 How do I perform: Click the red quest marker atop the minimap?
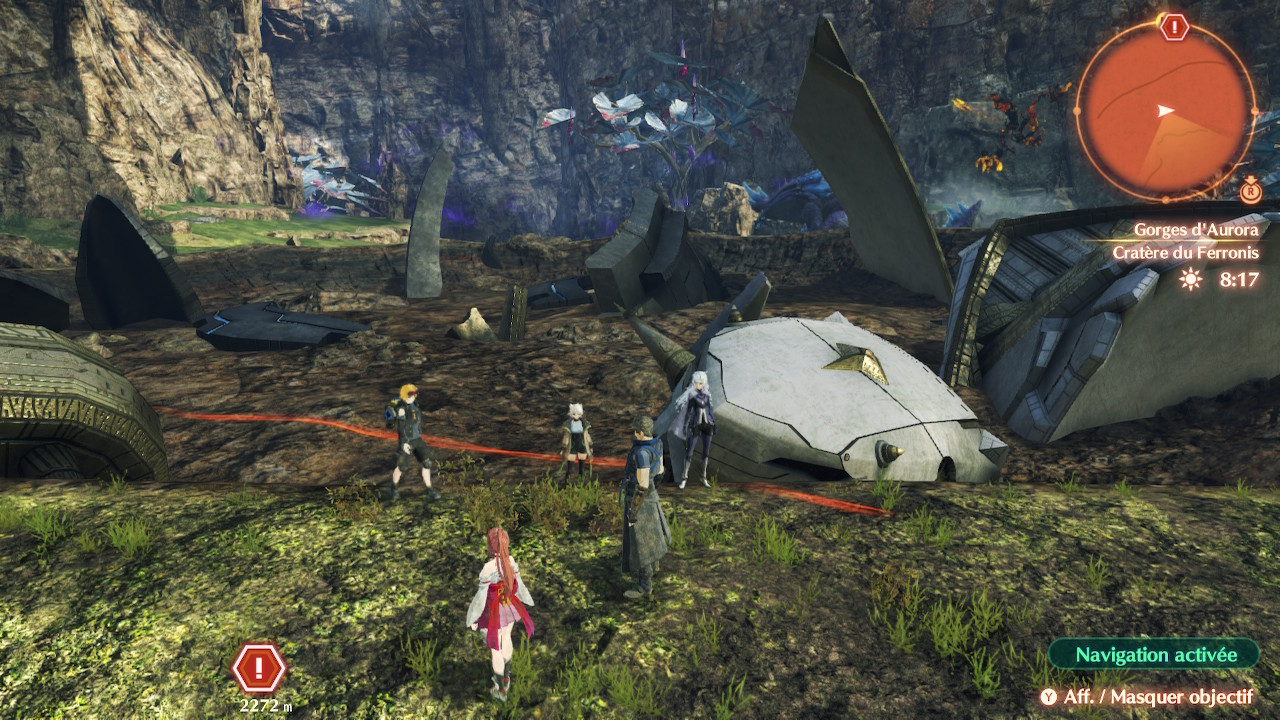pyautogui.click(x=1174, y=27)
